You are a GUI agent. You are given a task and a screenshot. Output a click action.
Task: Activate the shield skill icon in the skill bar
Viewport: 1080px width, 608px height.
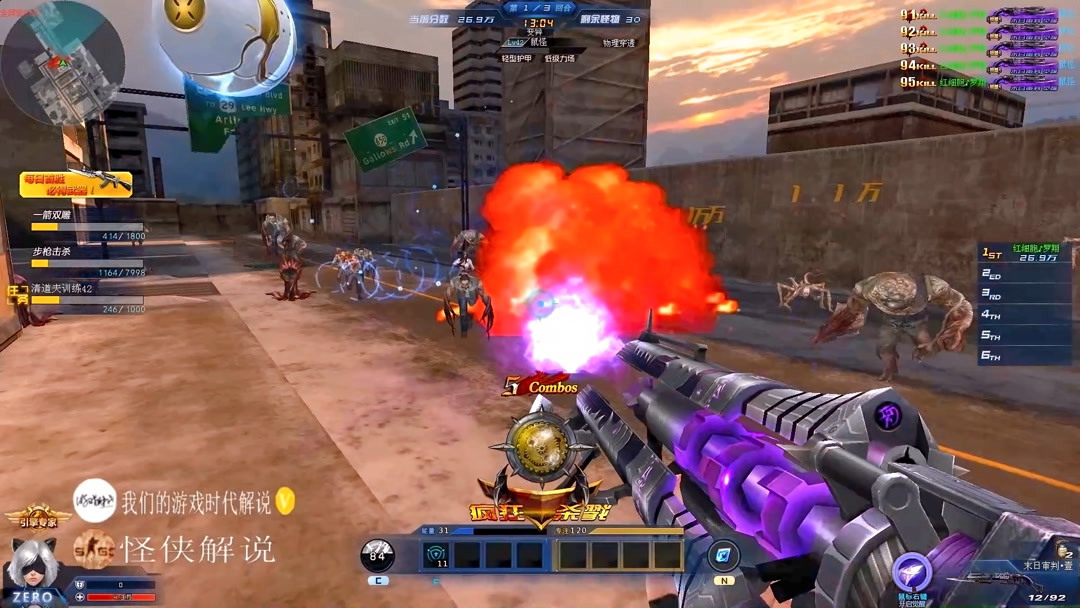436,554
